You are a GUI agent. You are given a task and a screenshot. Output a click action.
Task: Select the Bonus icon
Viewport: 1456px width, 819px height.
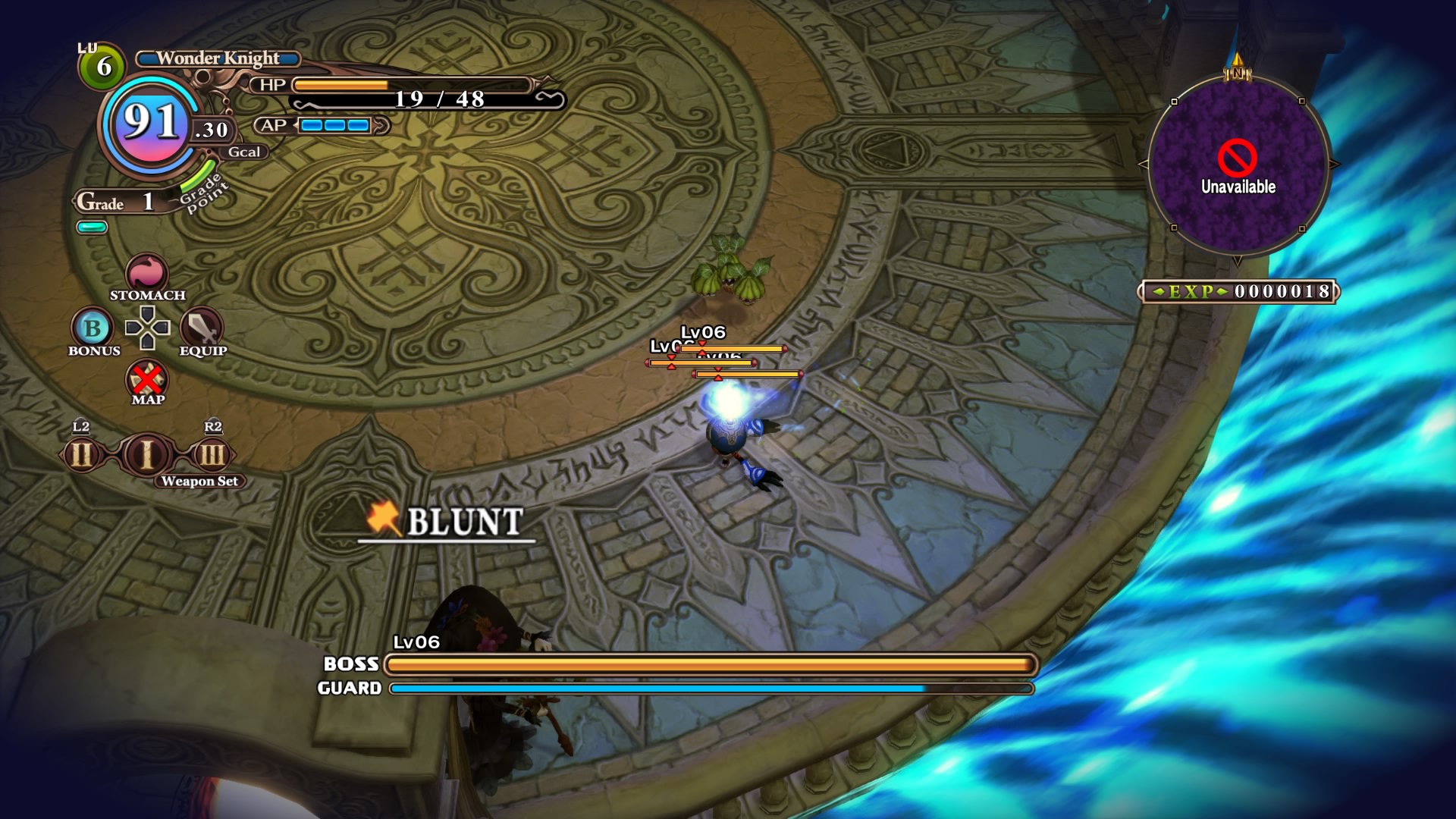[93, 328]
